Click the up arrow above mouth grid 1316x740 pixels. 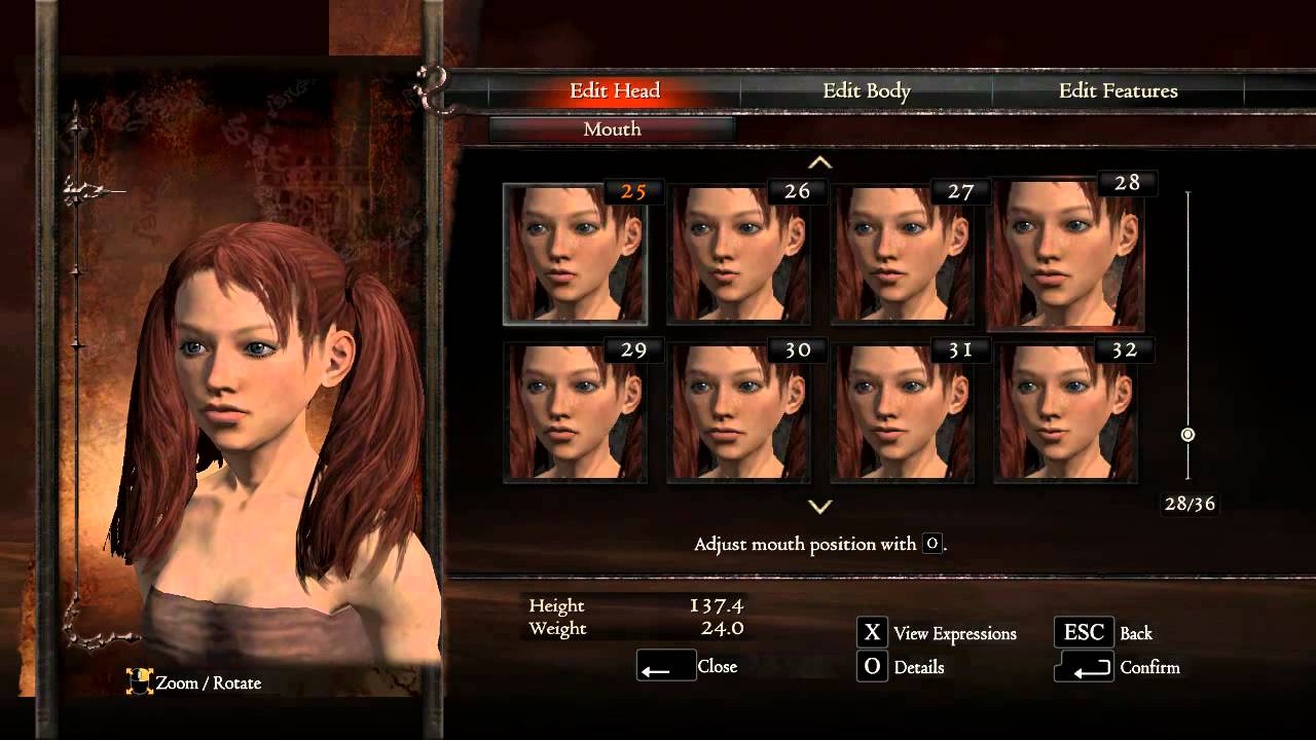click(820, 162)
